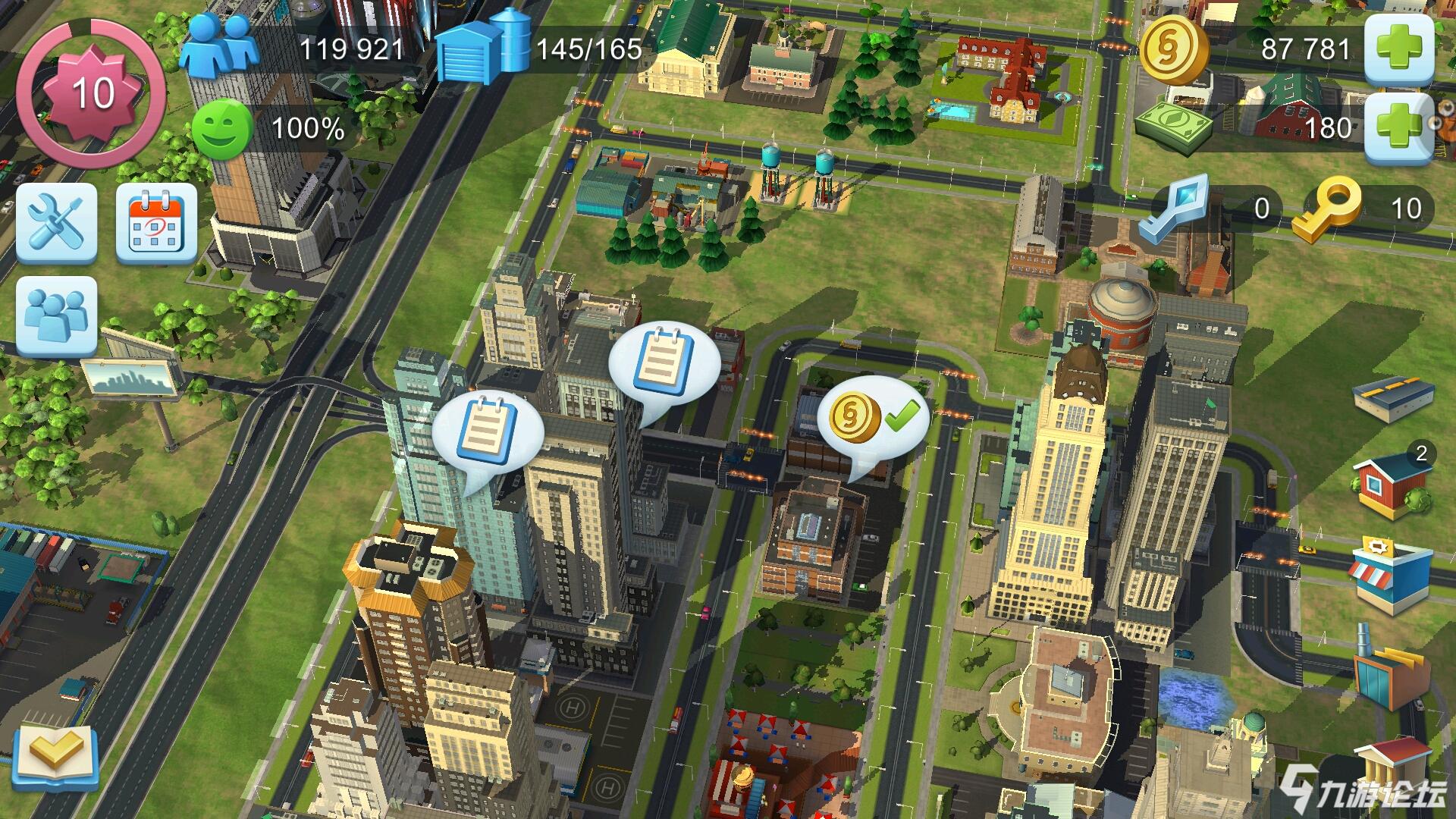This screenshot has width=1456, height=819.
Task: Add SimCash with the green plus beside 180
Action: click(x=1399, y=127)
